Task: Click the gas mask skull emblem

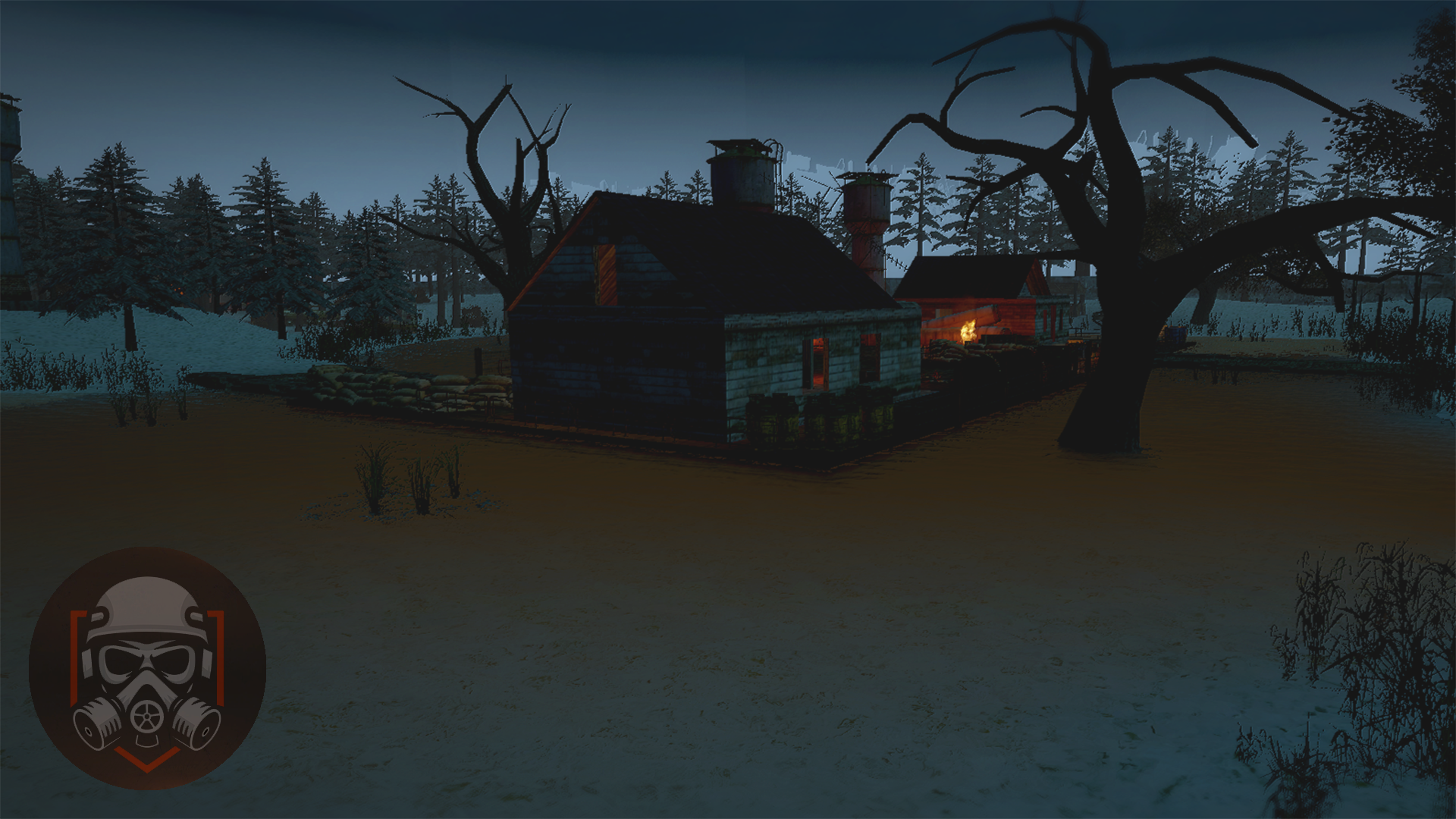Action: pyautogui.click(x=147, y=668)
